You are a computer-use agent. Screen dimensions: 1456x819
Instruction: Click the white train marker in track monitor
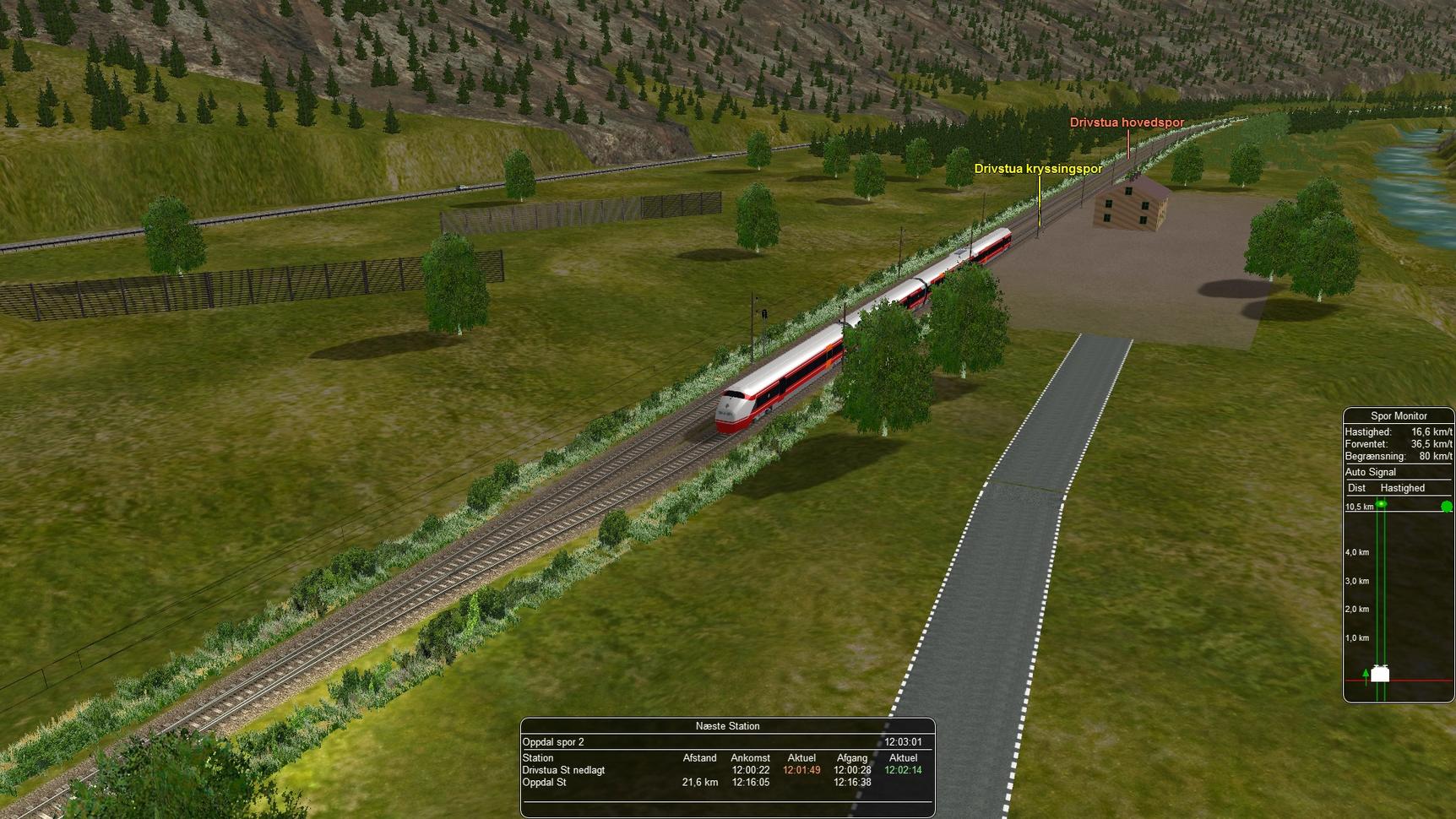[x=1380, y=674]
